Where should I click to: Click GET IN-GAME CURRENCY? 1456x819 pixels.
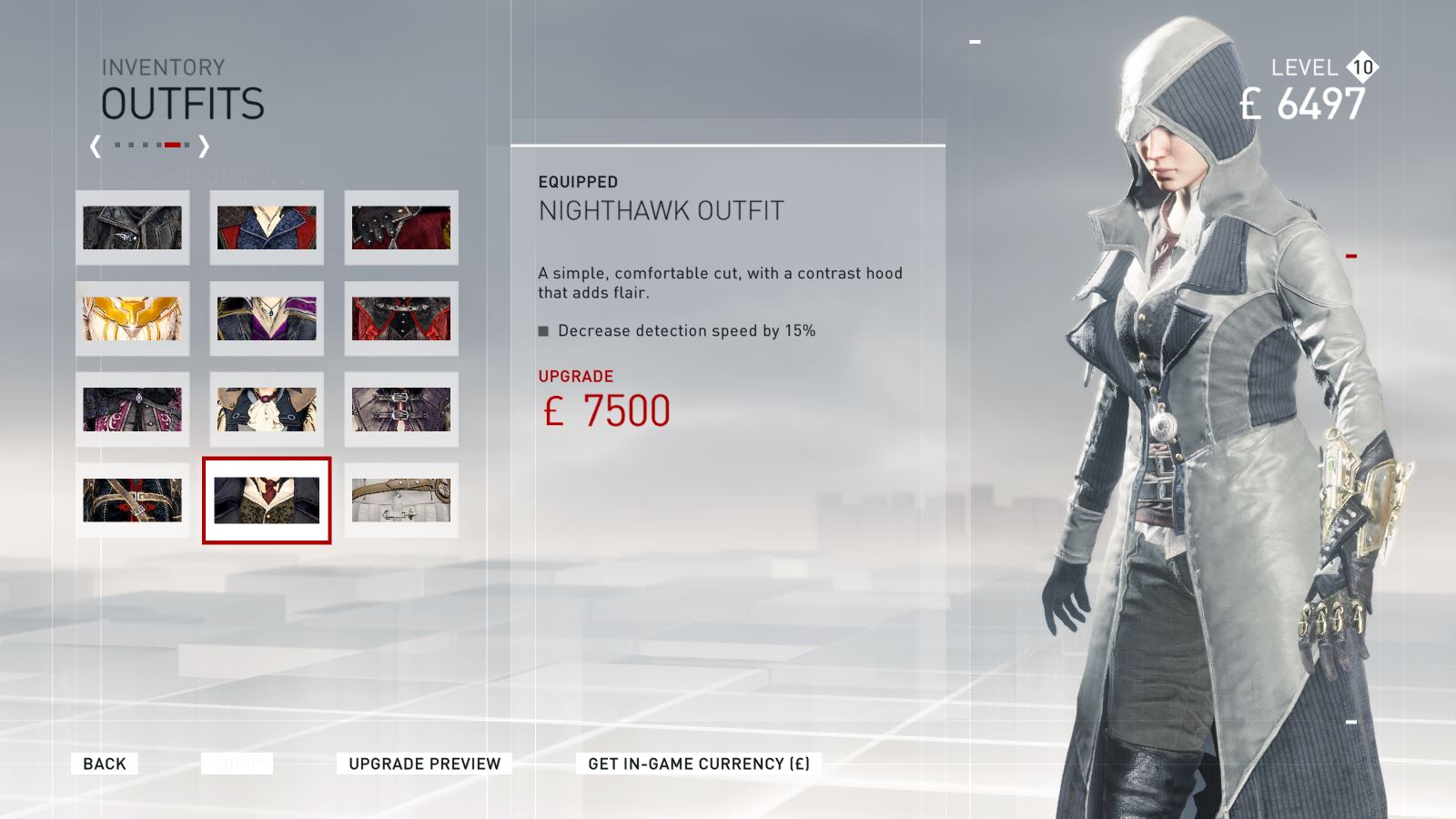click(x=703, y=763)
